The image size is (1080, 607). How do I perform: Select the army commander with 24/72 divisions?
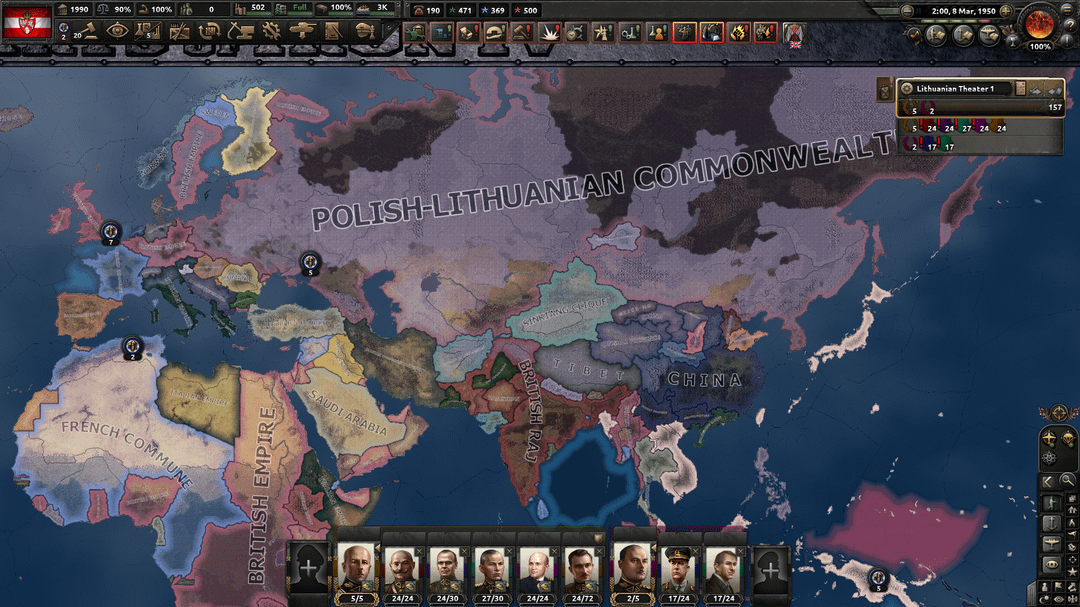(x=582, y=569)
